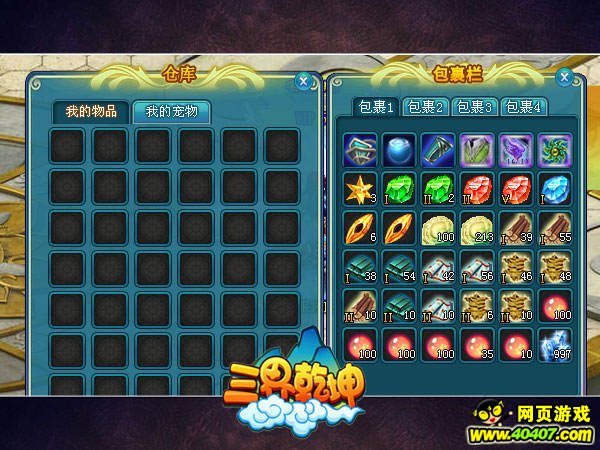Switch to the 我的物品 tab
Image resolution: width=600 pixels, height=450 pixels.
click(91, 111)
